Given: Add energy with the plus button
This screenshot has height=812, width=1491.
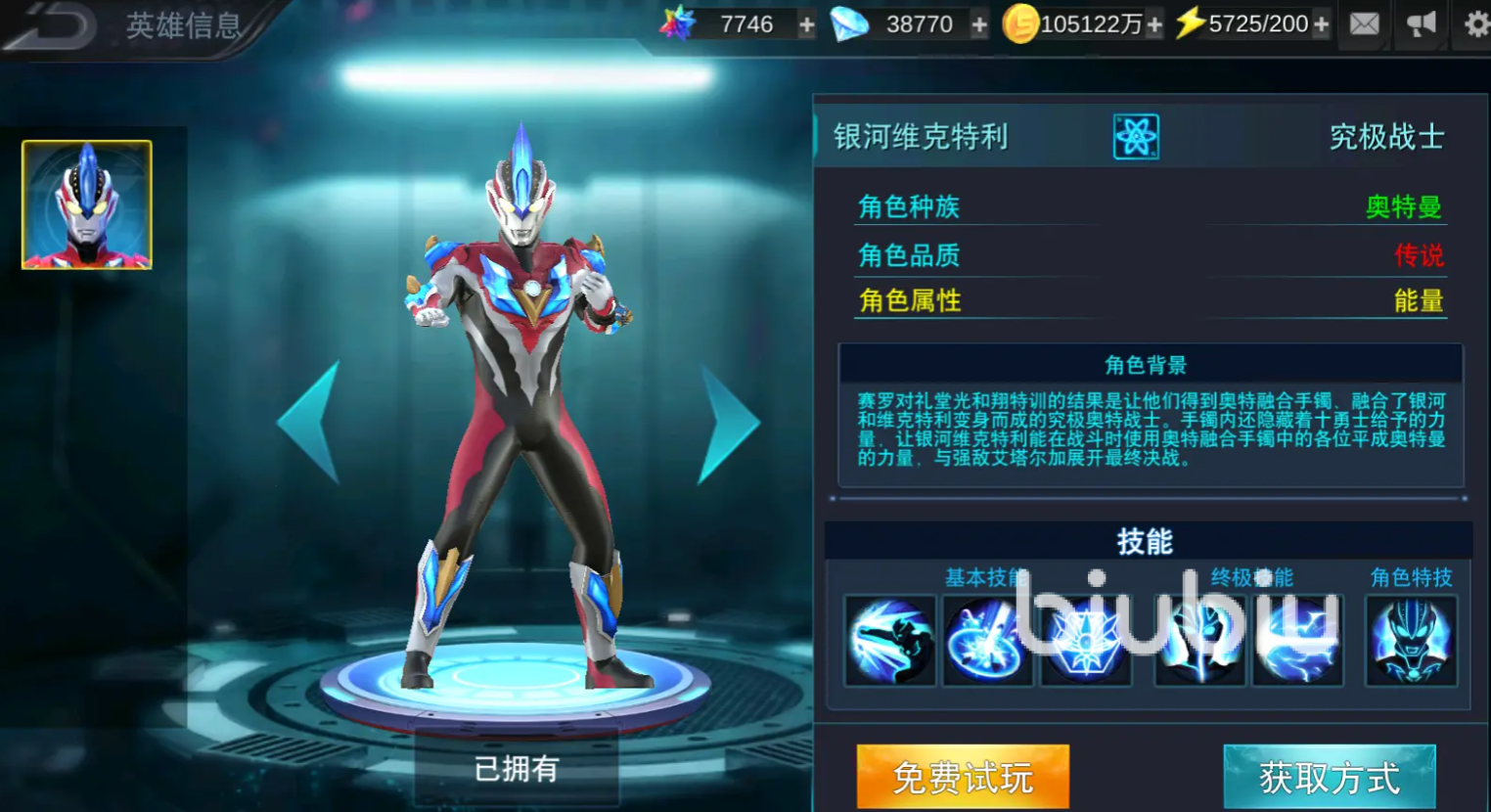Looking at the screenshot, I should (1320, 23).
